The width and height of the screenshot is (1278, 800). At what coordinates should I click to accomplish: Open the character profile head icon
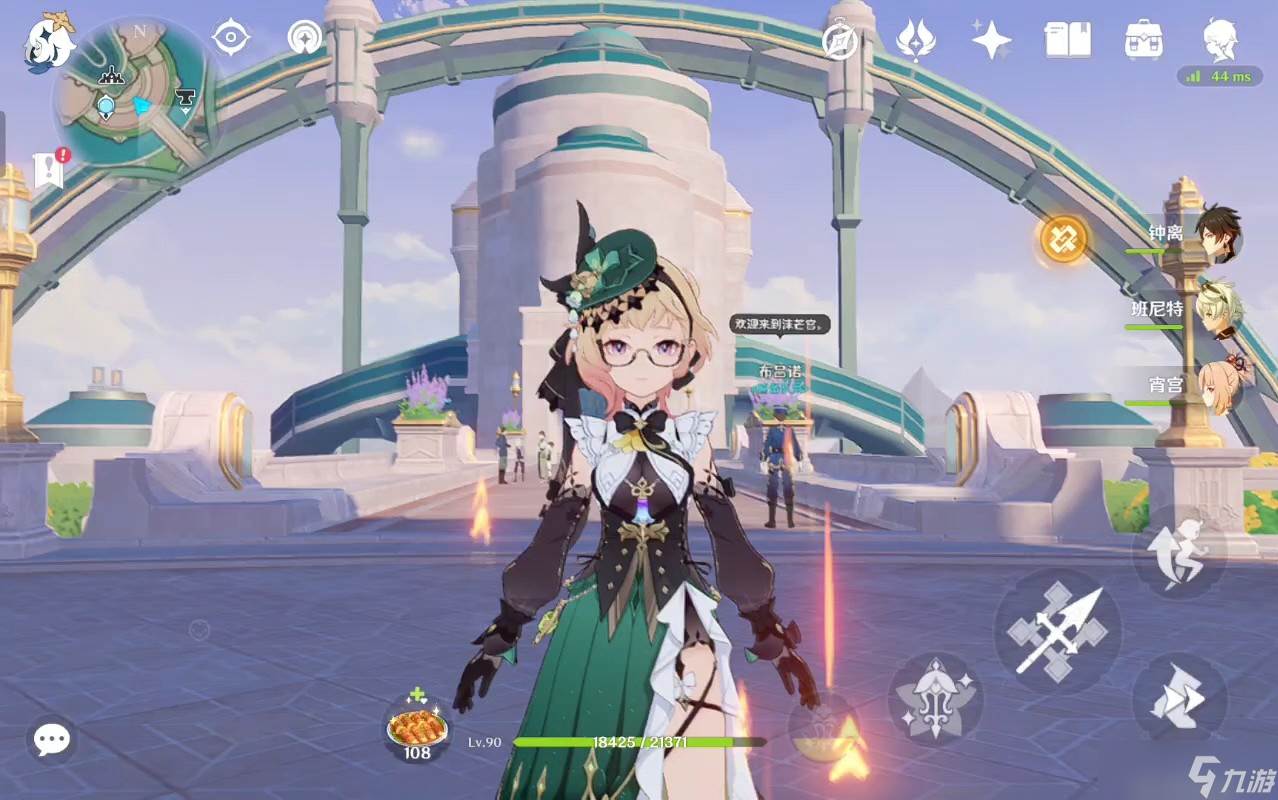[1220, 40]
